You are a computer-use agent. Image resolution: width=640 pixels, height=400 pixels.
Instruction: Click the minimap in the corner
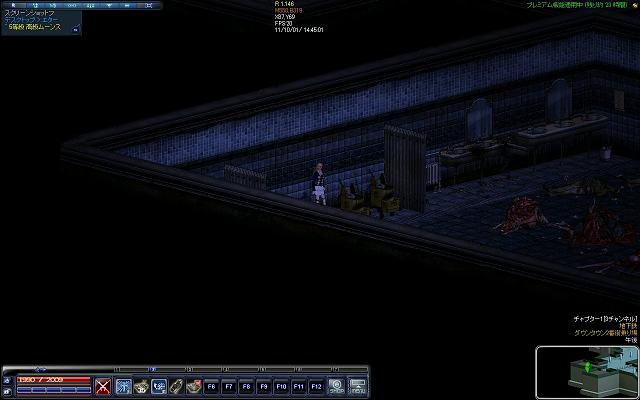586,370
